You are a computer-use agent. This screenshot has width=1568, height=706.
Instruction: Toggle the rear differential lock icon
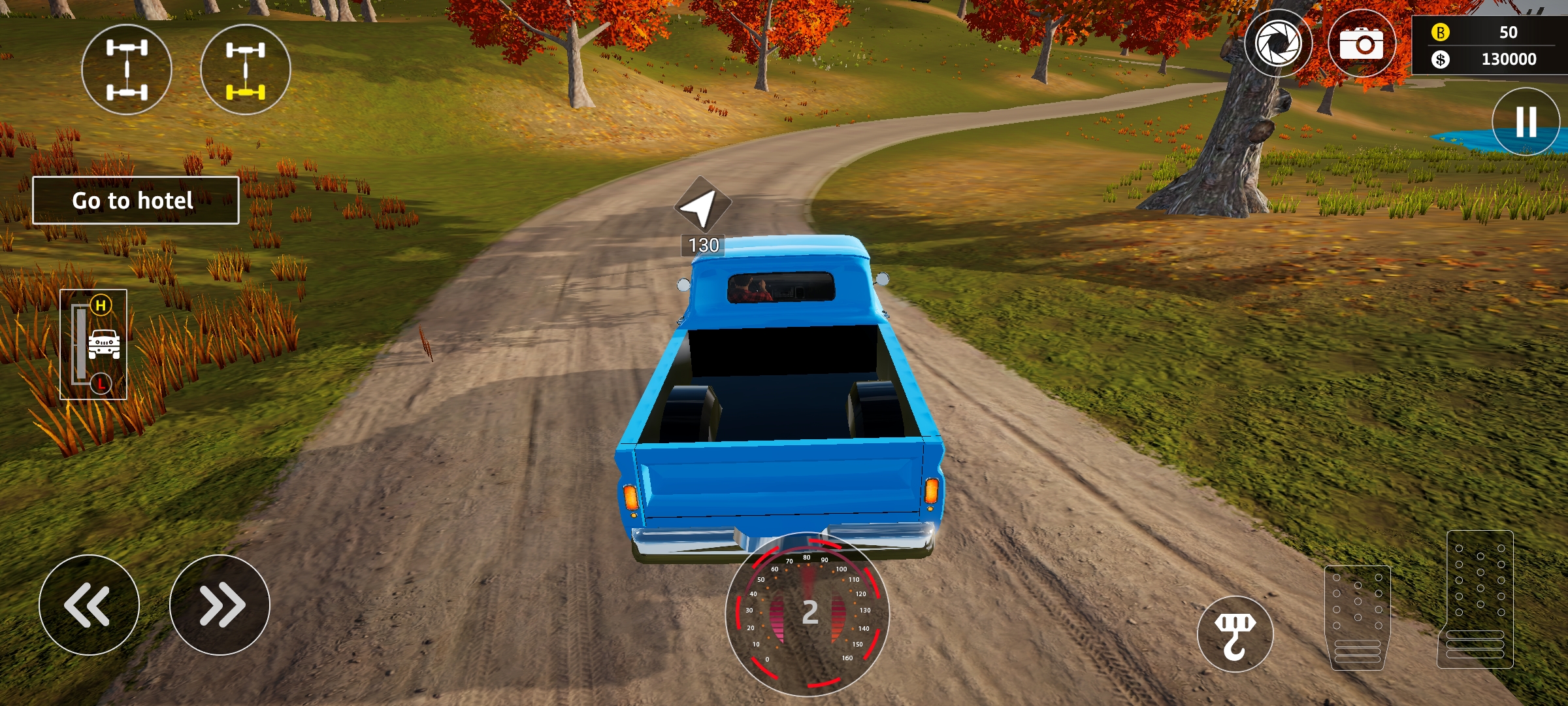246,70
